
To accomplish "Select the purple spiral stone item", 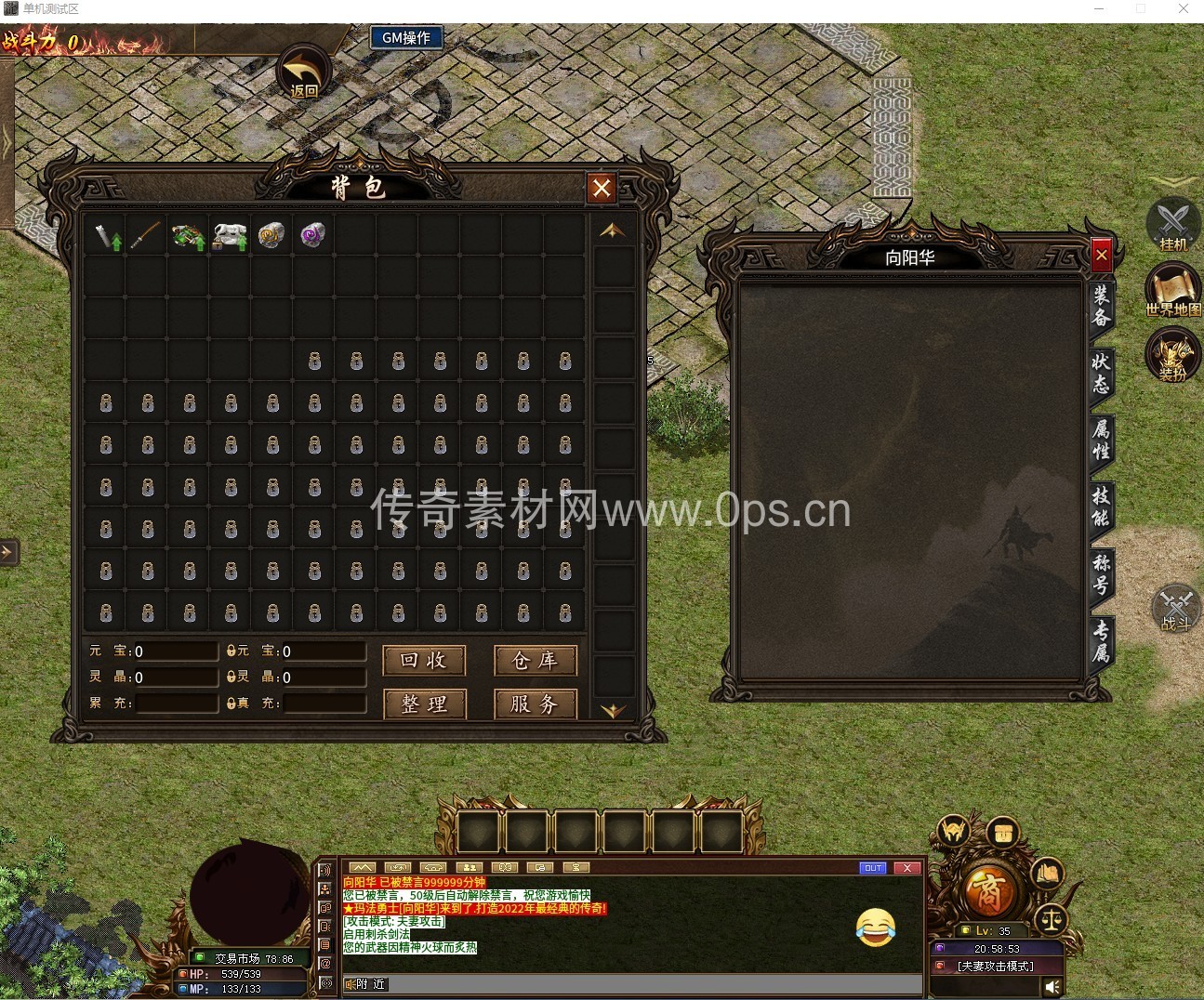I will click(313, 235).
